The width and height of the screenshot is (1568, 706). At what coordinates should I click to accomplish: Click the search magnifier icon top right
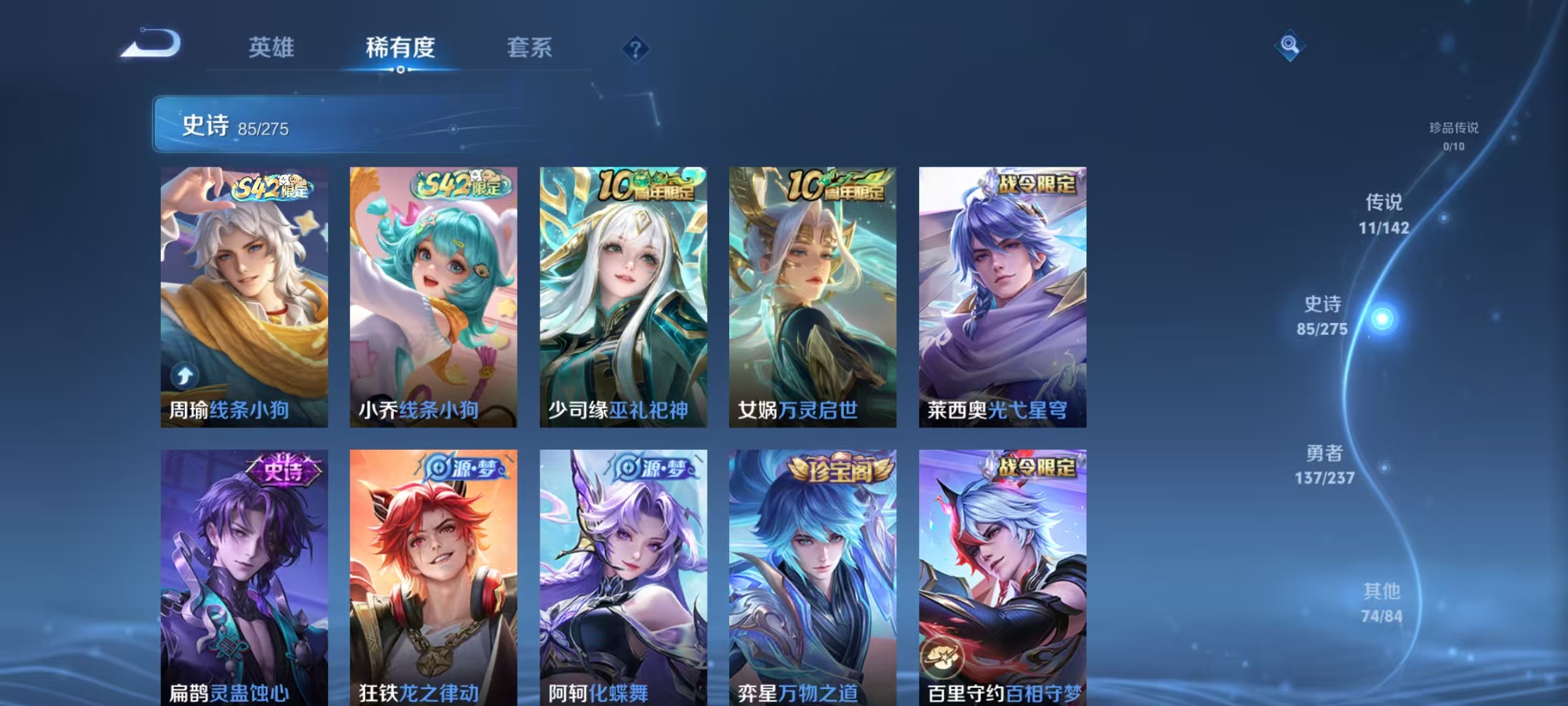[1290, 46]
